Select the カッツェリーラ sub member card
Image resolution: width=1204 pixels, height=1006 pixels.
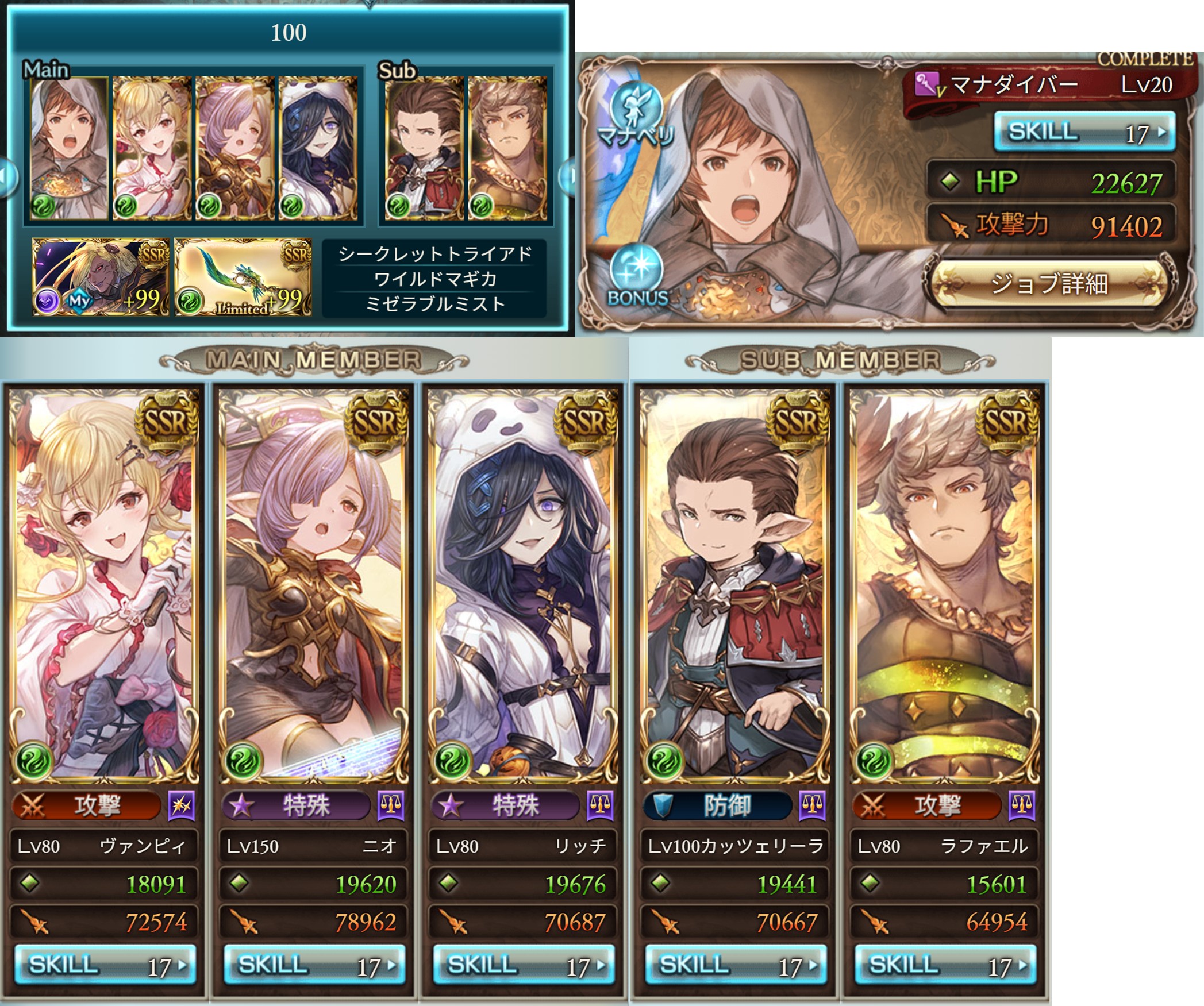(x=735, y=585)
